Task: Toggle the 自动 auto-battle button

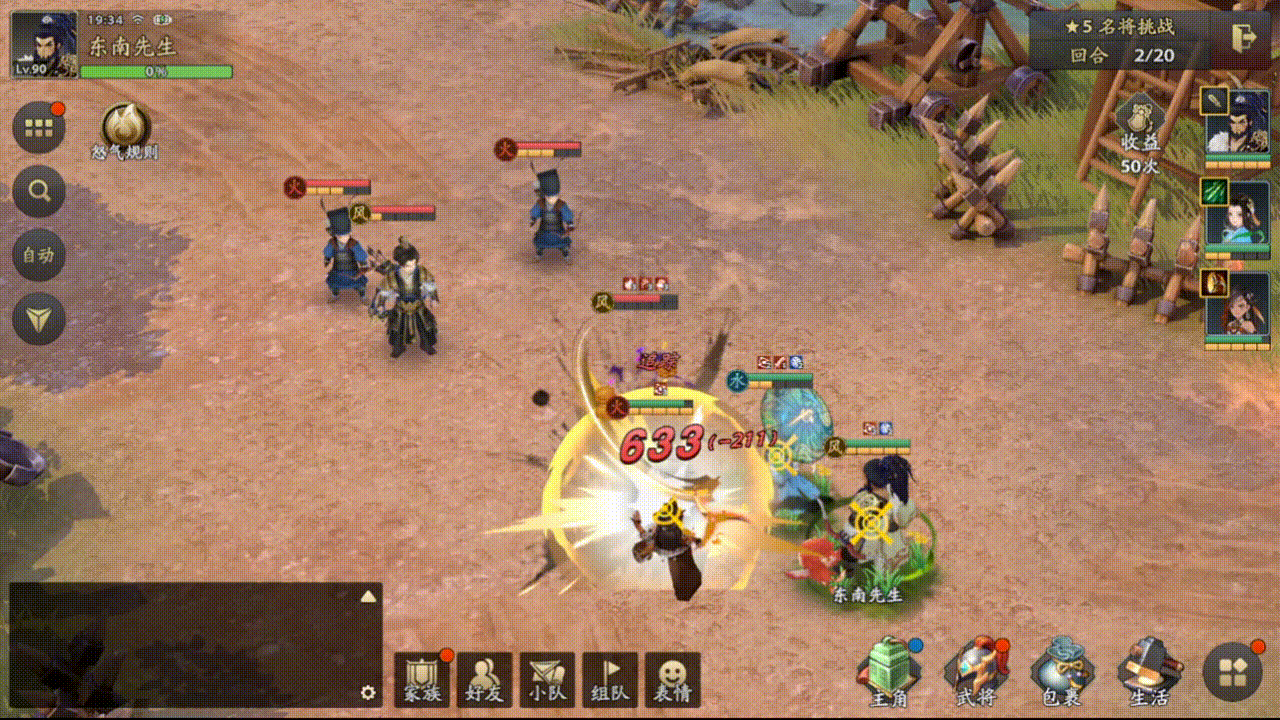Action: (x=39, y=255)
